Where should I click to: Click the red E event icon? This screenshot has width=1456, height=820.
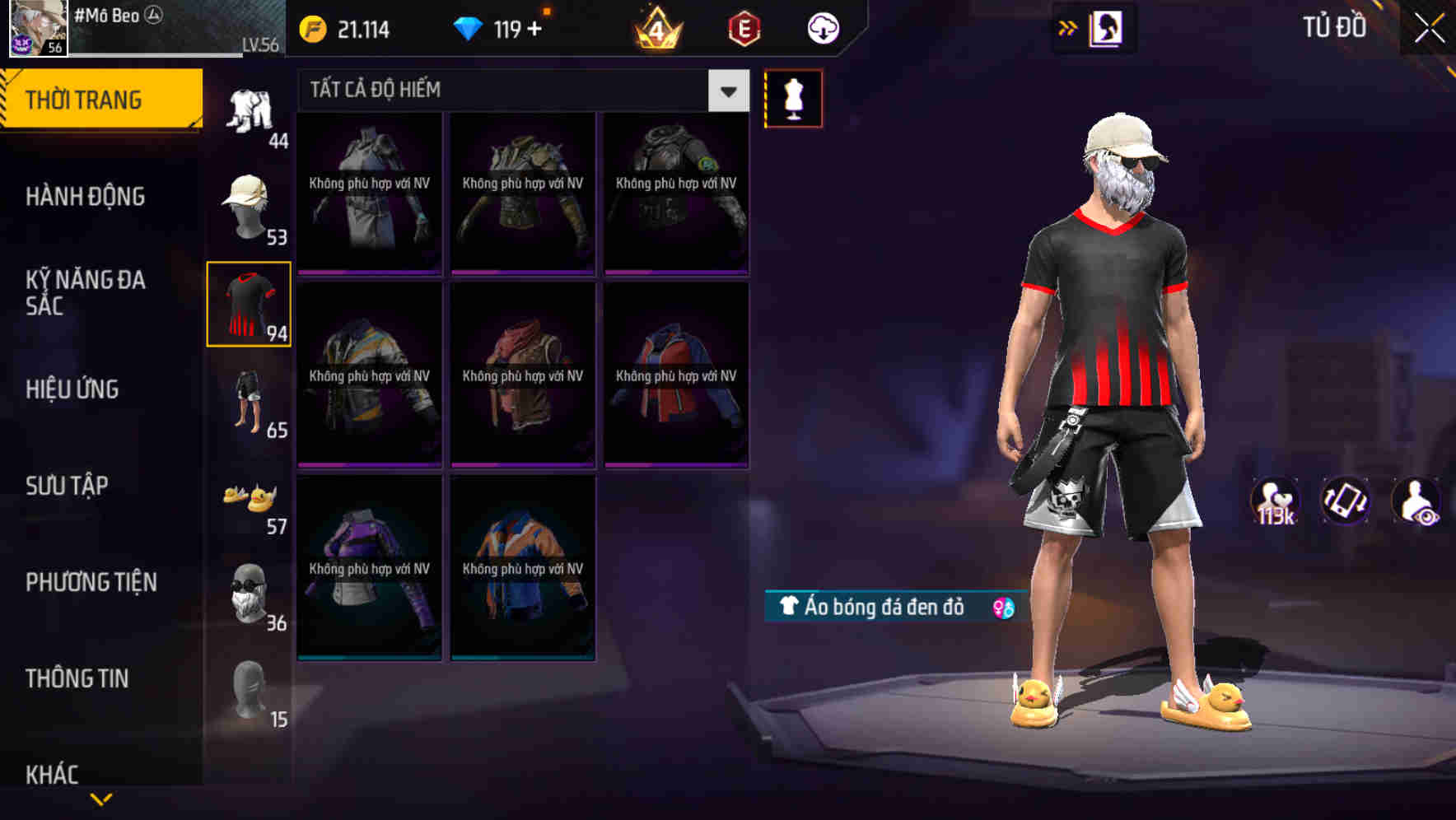tap(740, 27)
